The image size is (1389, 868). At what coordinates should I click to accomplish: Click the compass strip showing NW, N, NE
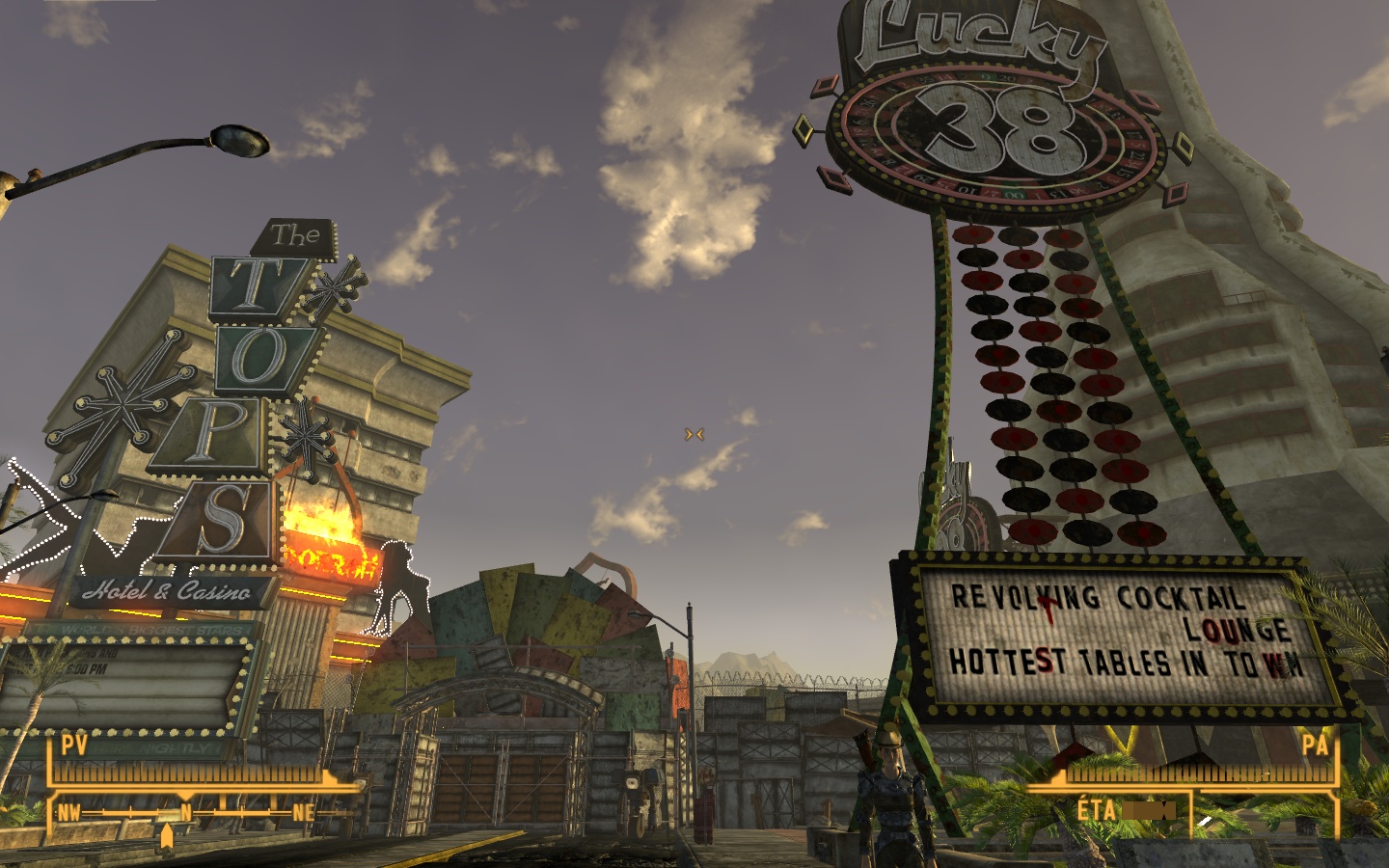coord(186,812)
